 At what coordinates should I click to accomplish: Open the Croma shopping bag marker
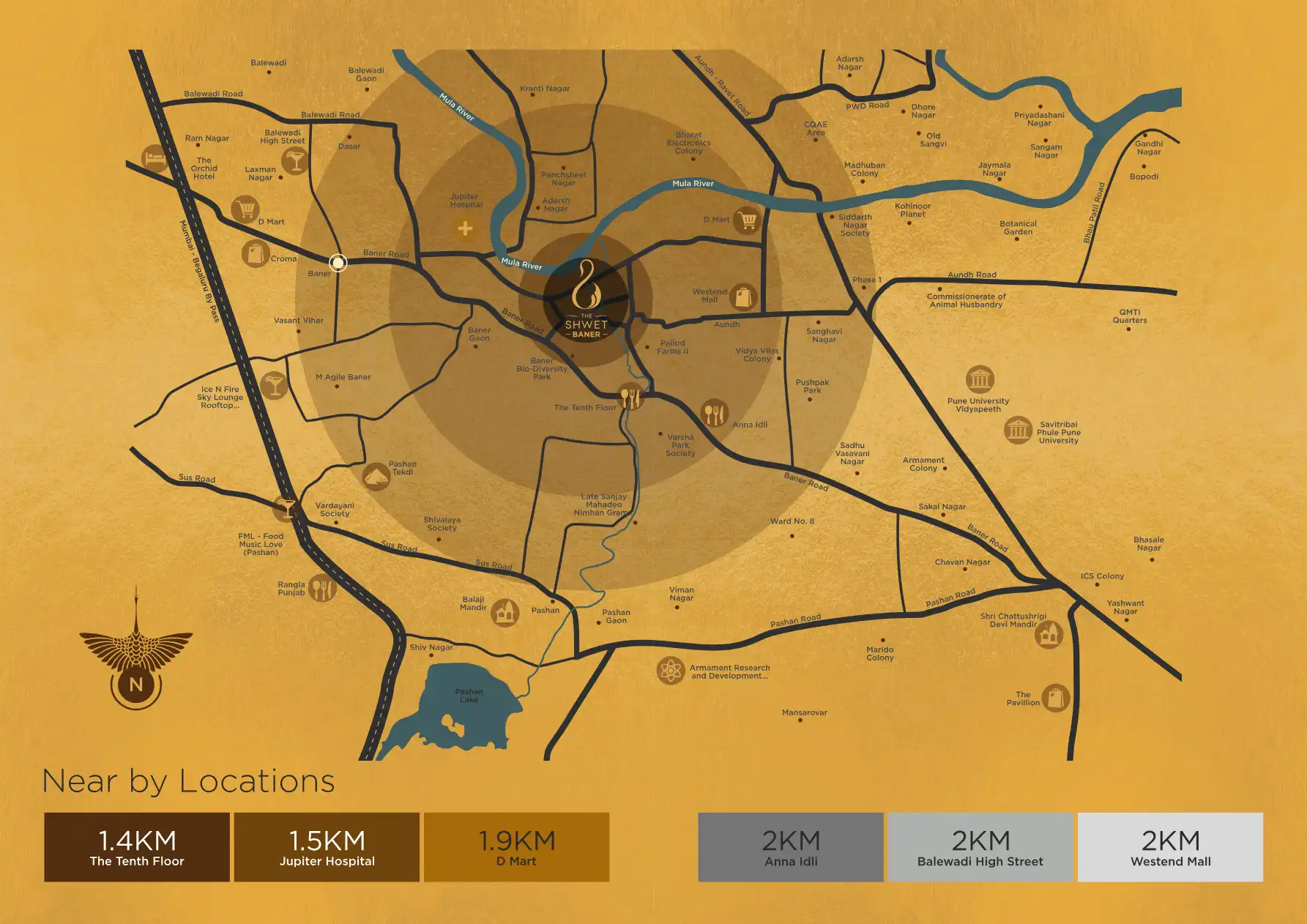[x=255, y=253]
